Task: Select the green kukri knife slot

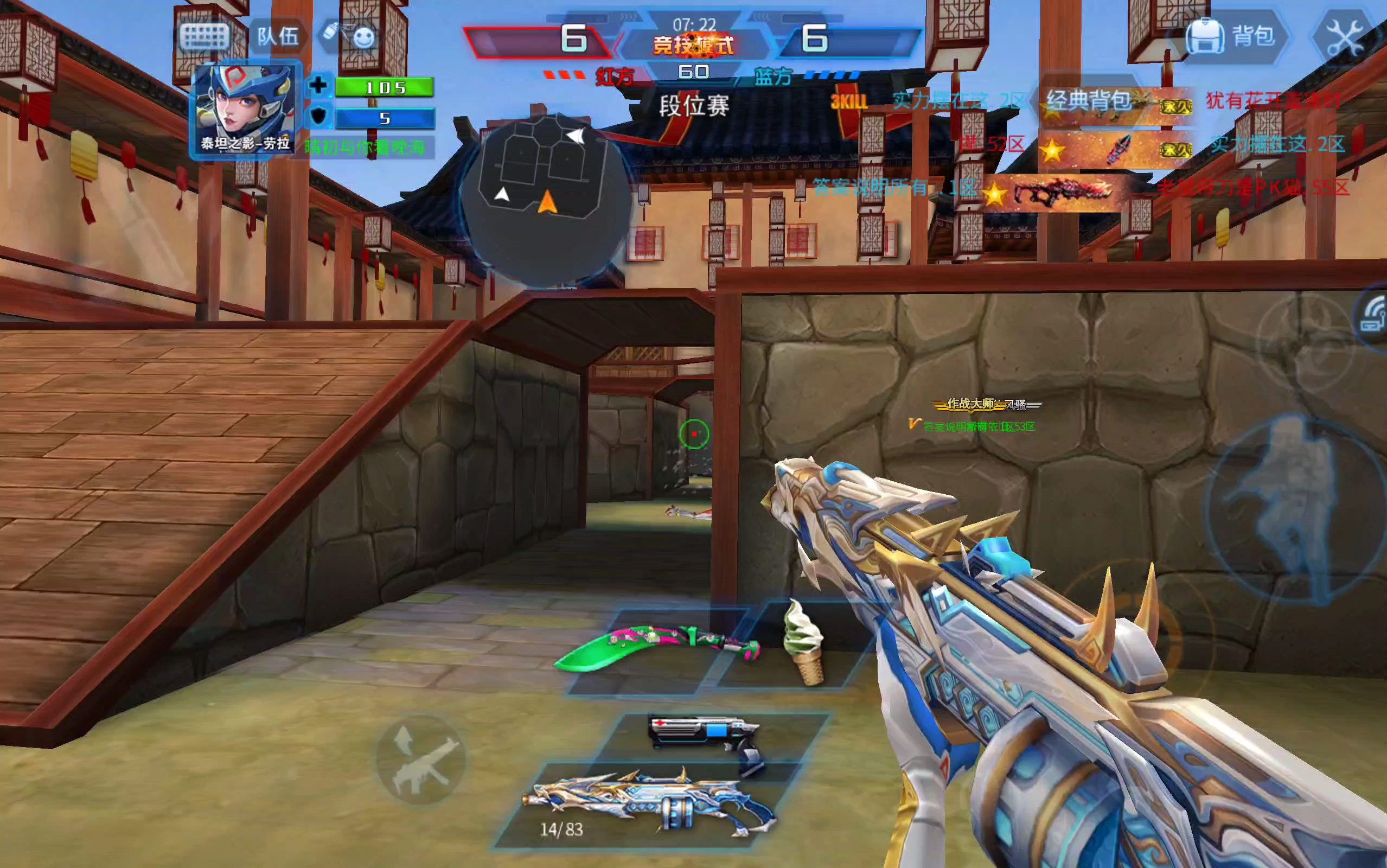Action: (657, 649)
